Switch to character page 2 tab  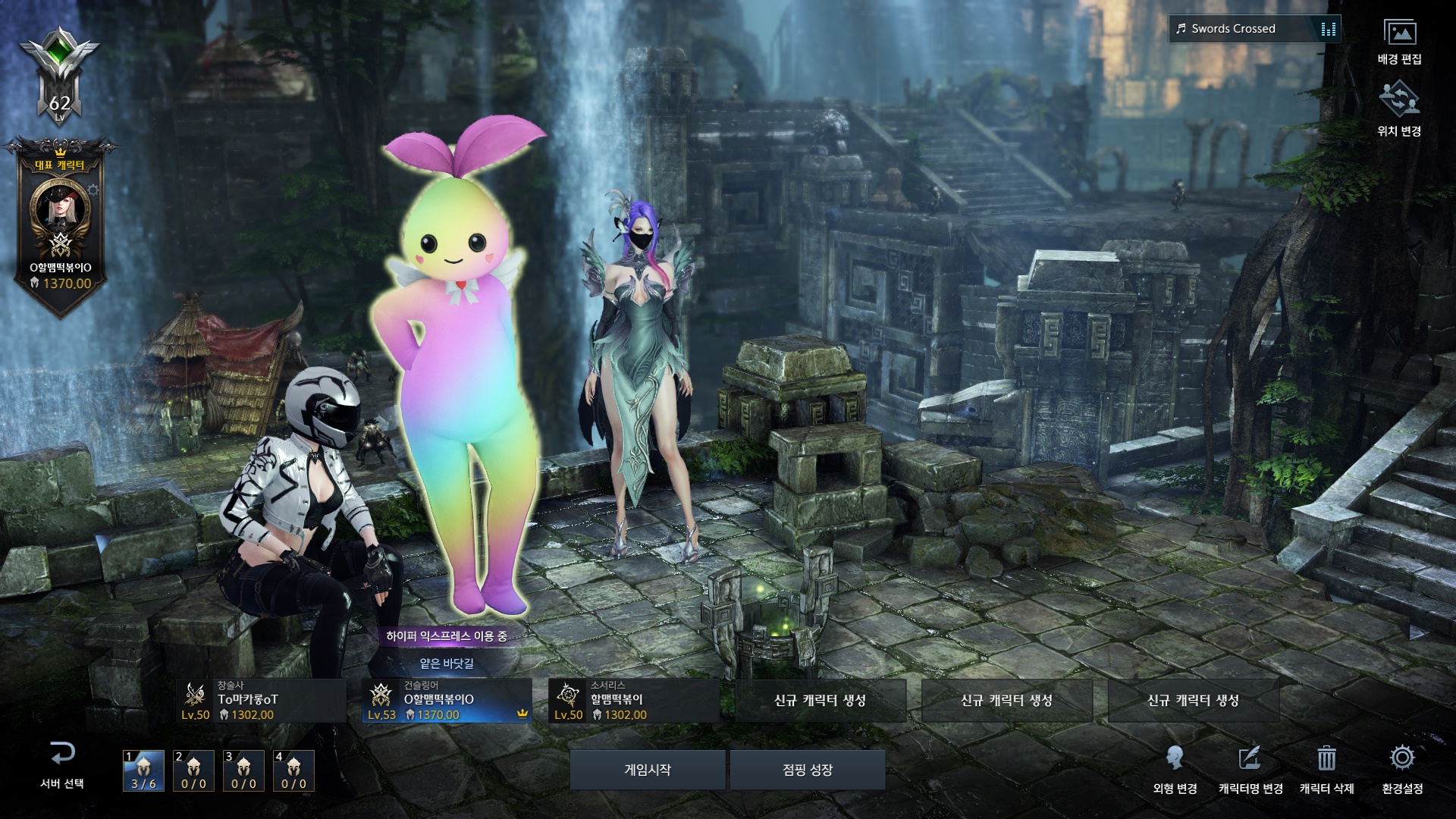(x=193, y=770)
